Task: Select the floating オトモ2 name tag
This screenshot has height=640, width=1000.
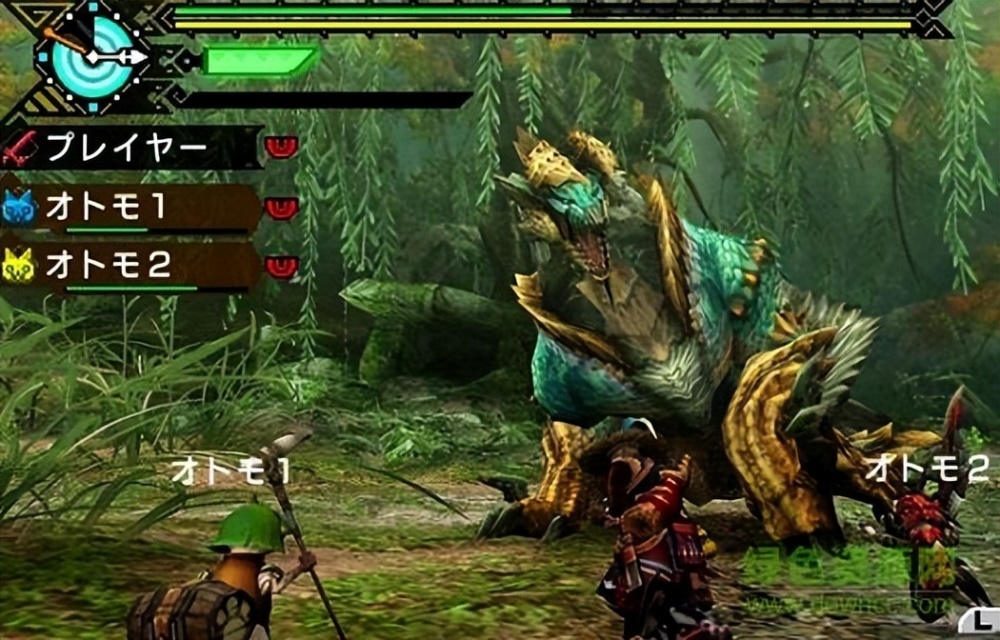Action: coord(927,467)
